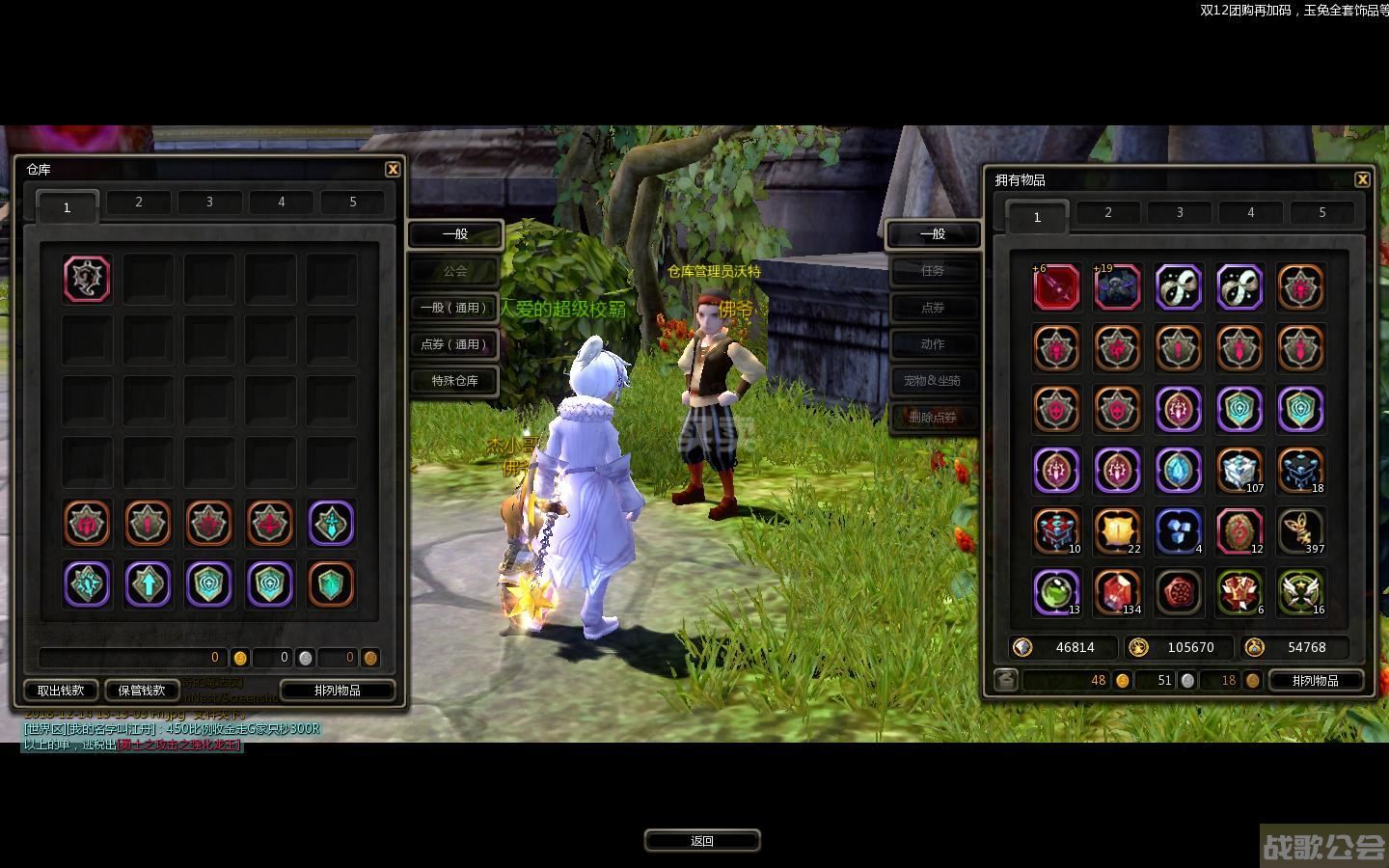Select the inventory 动作 actions tab
Viewport: 1389px width, 868px height.
click(933, 344)
